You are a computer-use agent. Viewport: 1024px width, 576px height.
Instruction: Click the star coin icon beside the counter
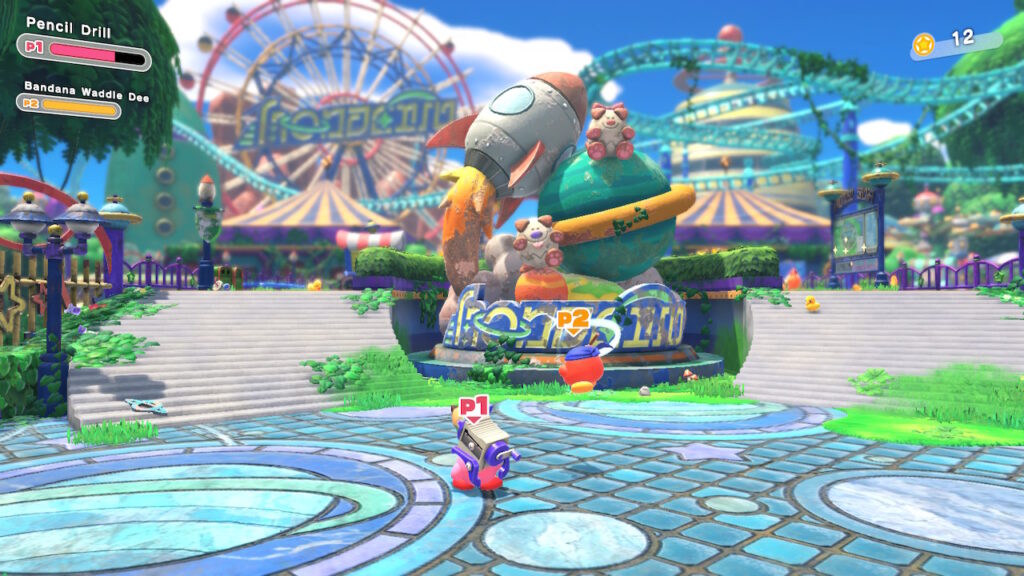tap(924, 43)
